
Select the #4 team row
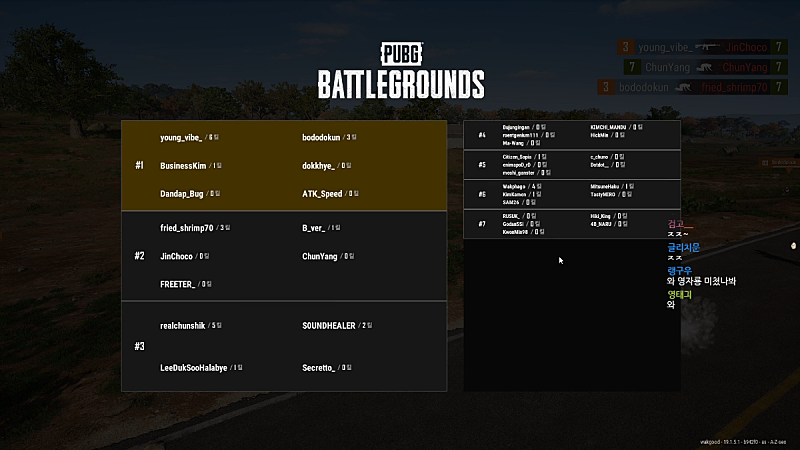click(x=572, y=135)
